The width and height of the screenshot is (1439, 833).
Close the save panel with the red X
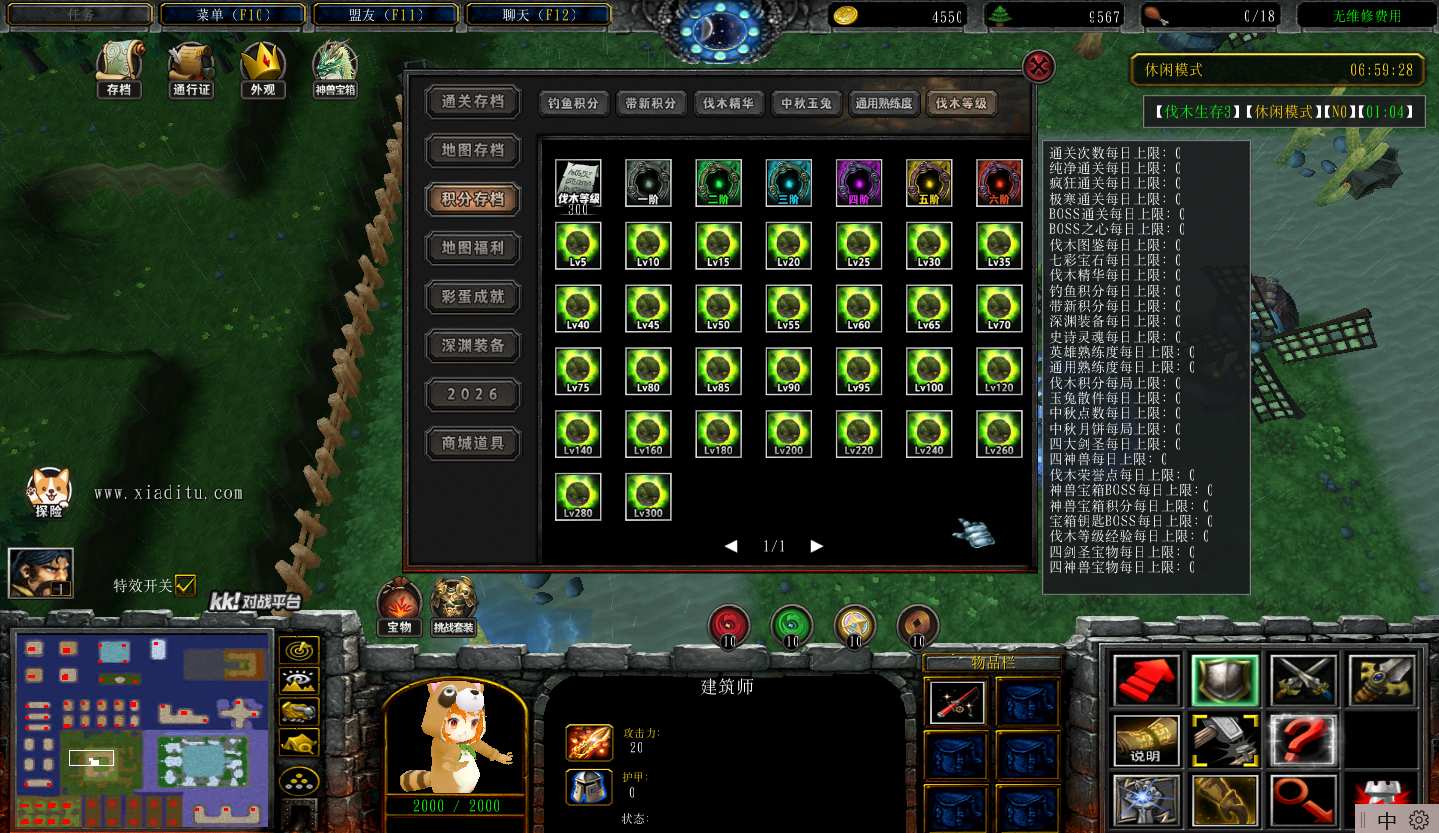pos(1040,67)
